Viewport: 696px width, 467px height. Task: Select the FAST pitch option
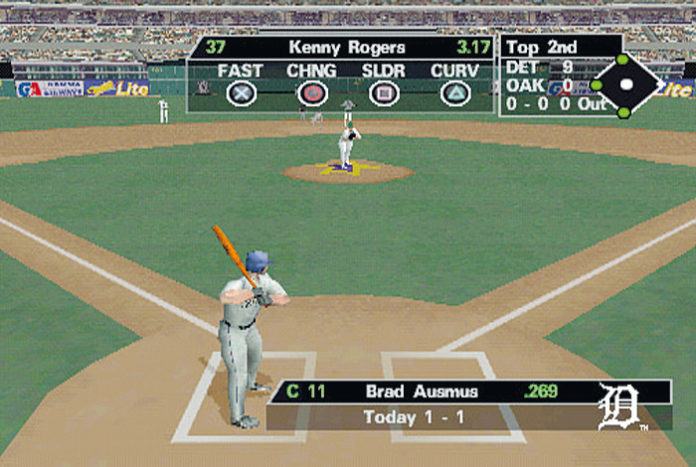pos(241,93)
